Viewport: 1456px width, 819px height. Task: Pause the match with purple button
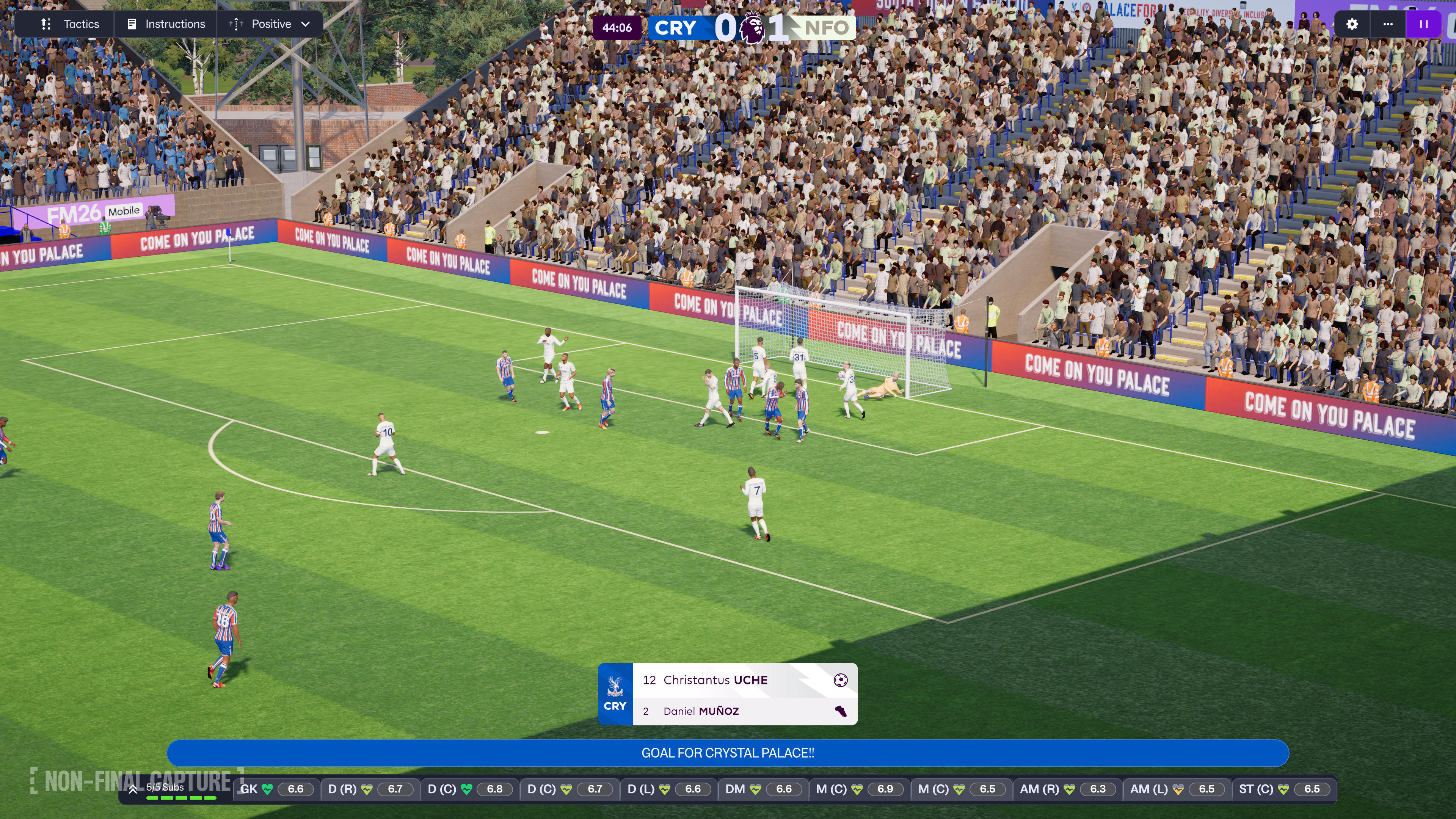(1423, 24)
